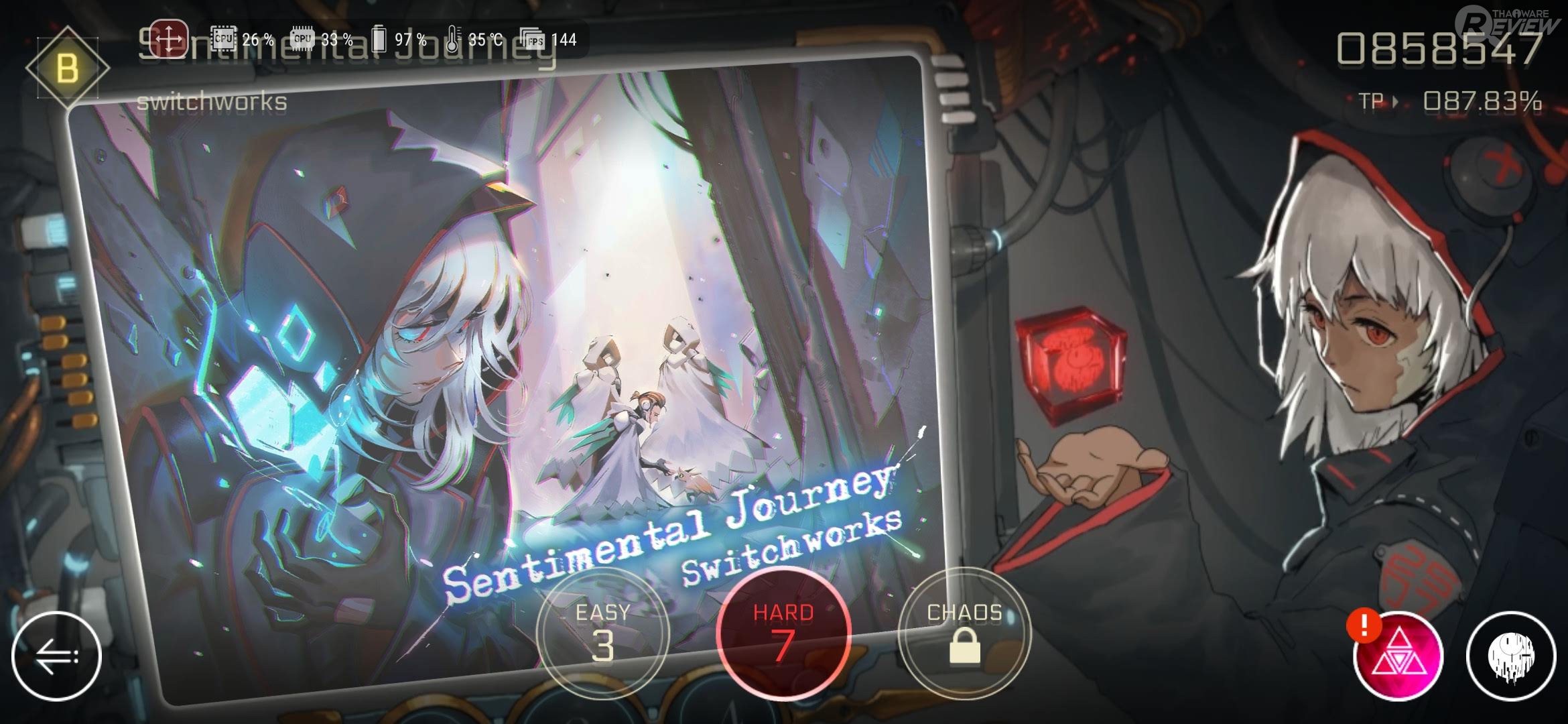This screenshot has height=724, width=1568.
Task: Click the white round character icon button
Action: coord(1510,656)
